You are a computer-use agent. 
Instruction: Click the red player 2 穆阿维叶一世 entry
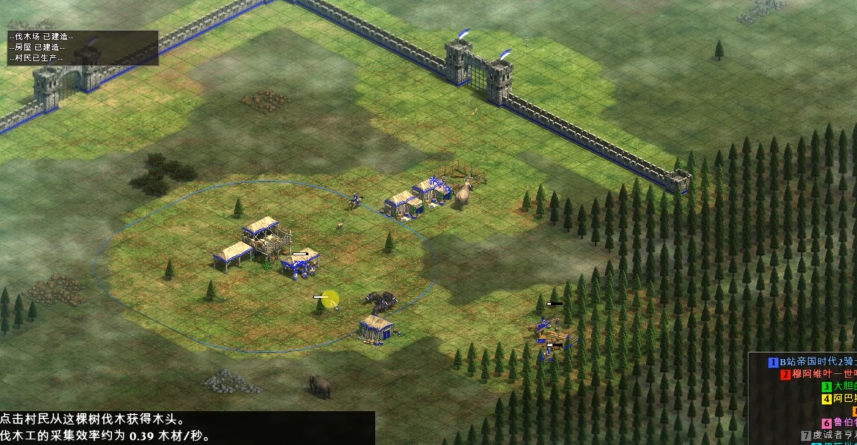pos(818,374)
